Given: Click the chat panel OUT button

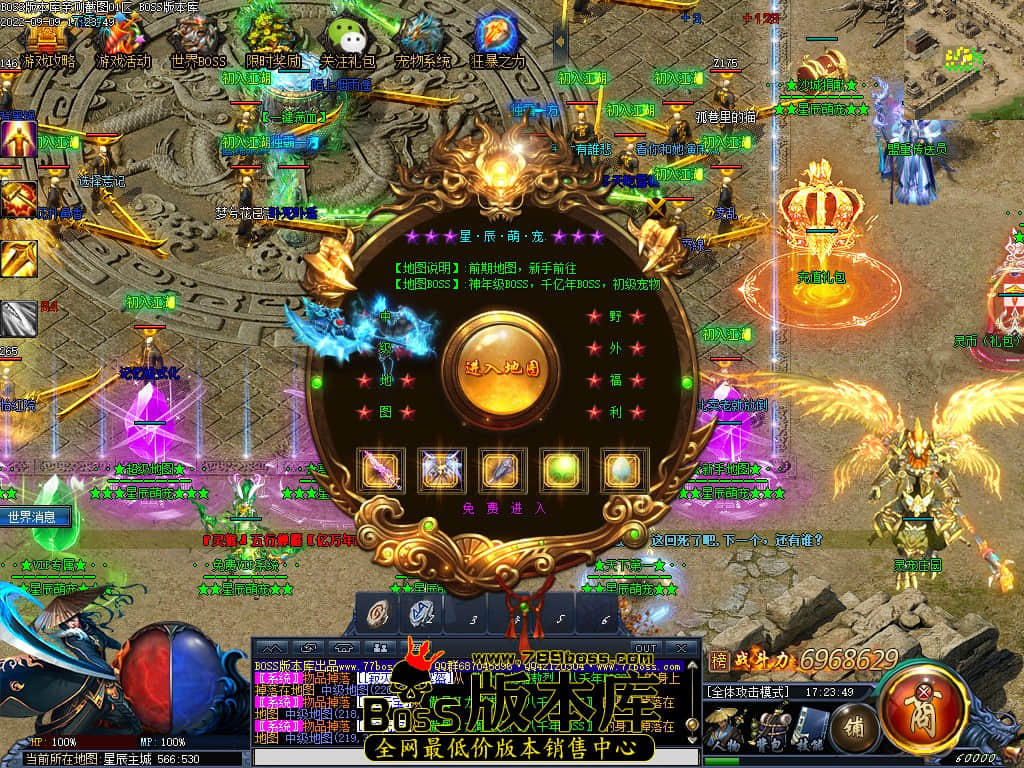Looking at the screenshot, I should (x=645, y=647).
